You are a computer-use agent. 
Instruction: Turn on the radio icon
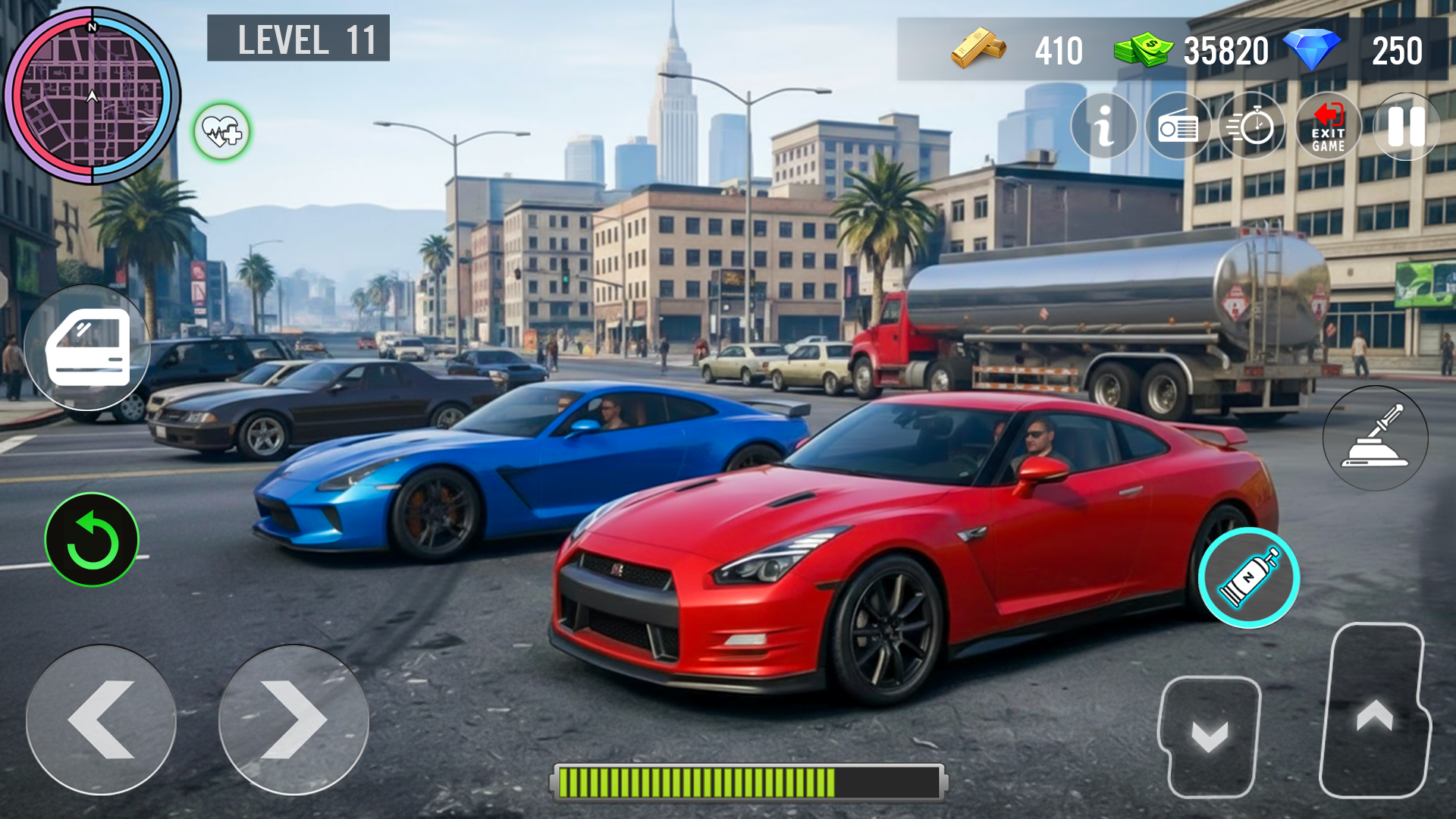click(x=1178, y=127)
